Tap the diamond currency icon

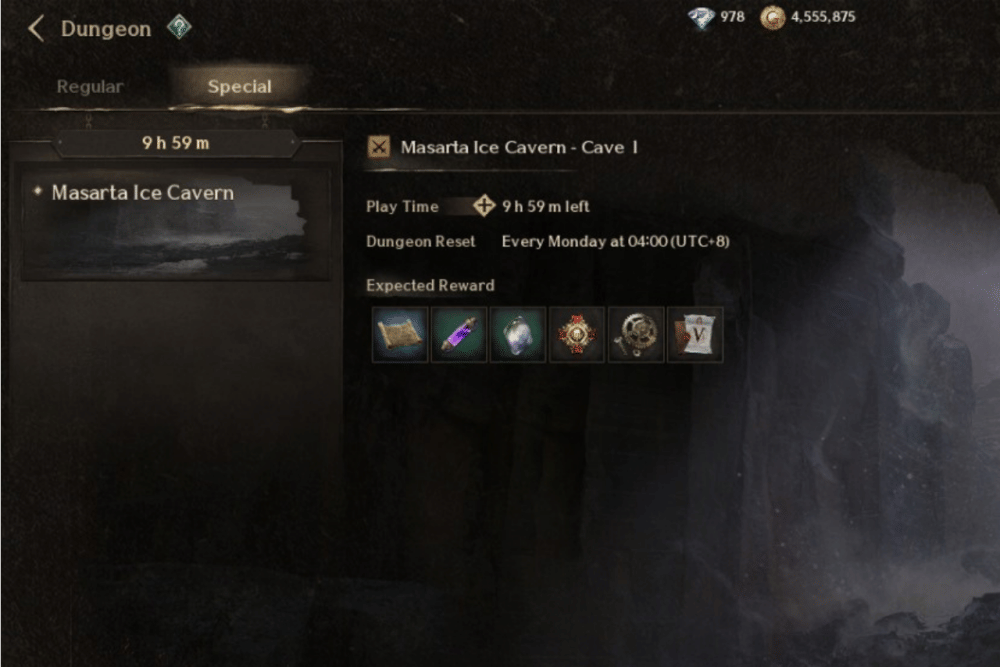pos(702,17)
